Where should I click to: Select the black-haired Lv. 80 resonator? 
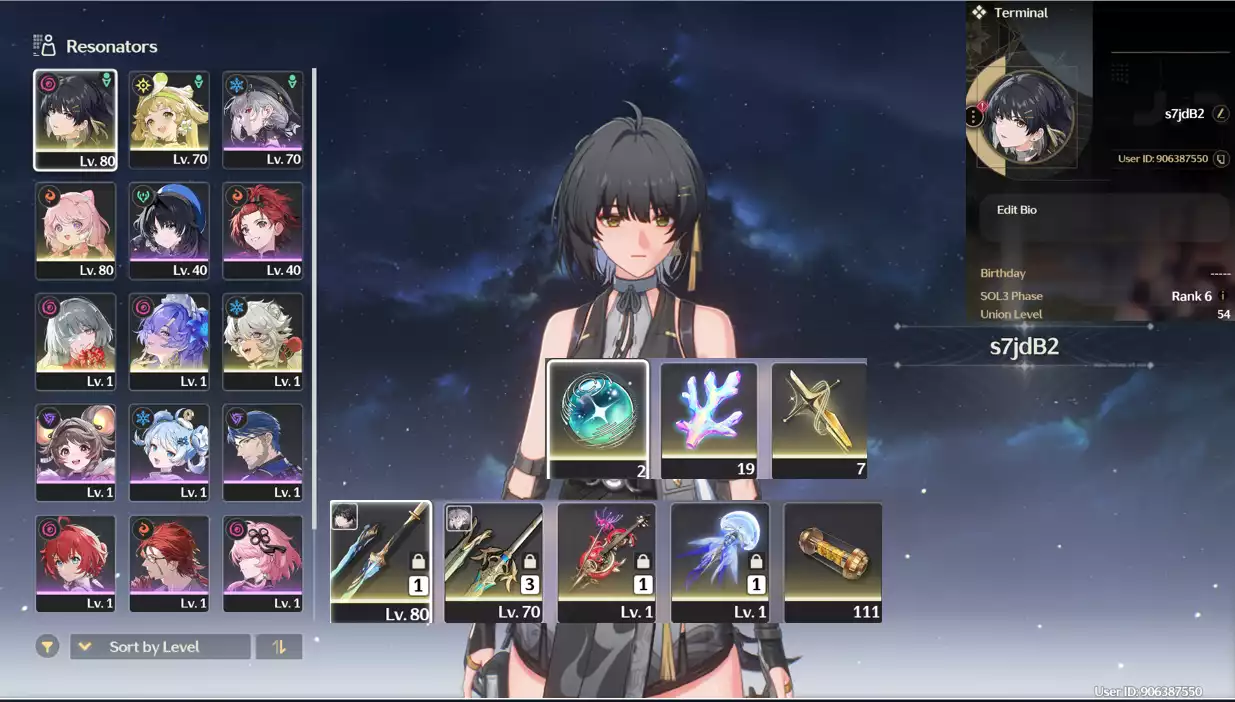tap(75, 119)
